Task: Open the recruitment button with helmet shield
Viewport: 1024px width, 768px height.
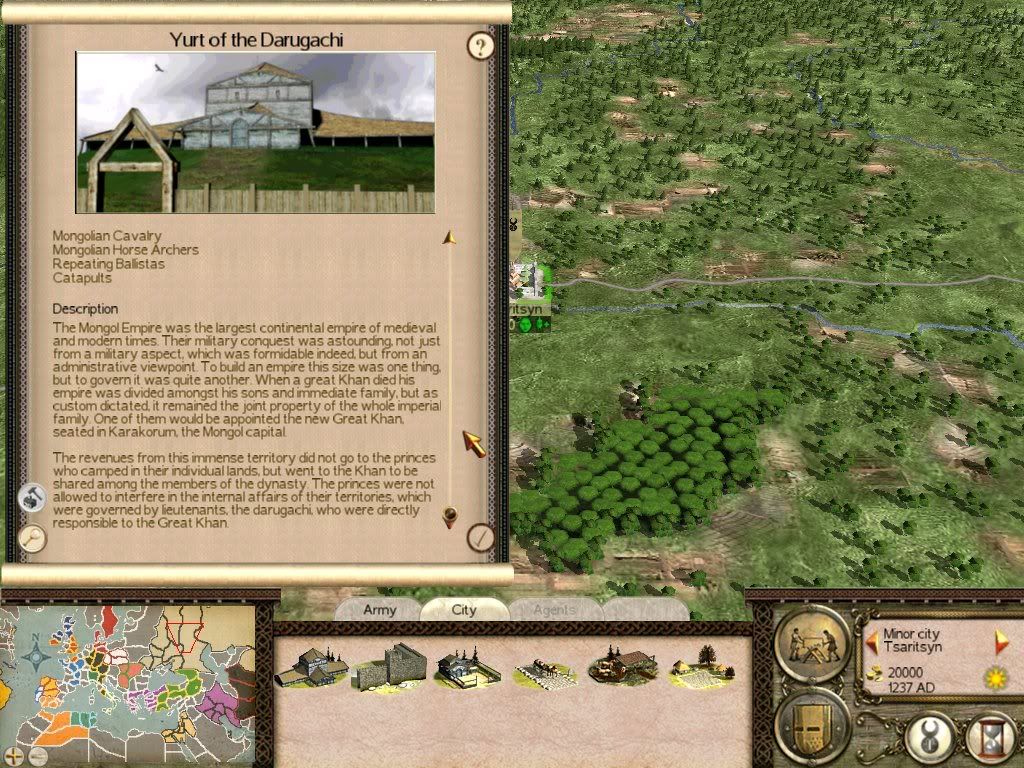Action: click(812, 725)
